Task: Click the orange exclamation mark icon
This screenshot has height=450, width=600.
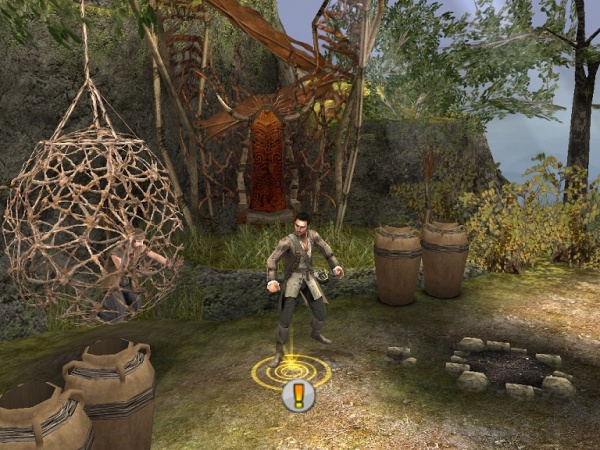Action: click(298, 396)
